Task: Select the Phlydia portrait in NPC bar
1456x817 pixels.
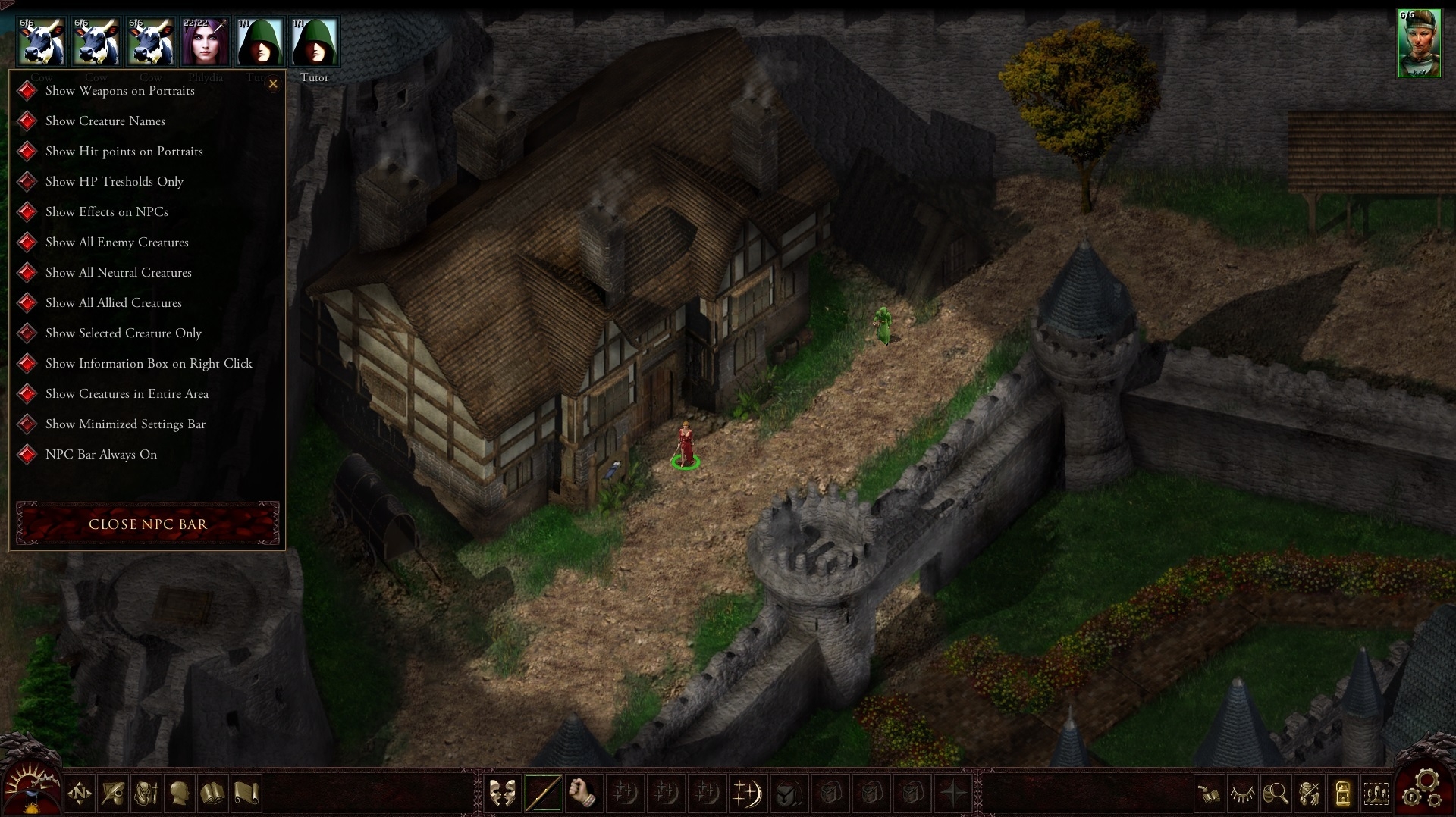Action: tap(206, 42)
